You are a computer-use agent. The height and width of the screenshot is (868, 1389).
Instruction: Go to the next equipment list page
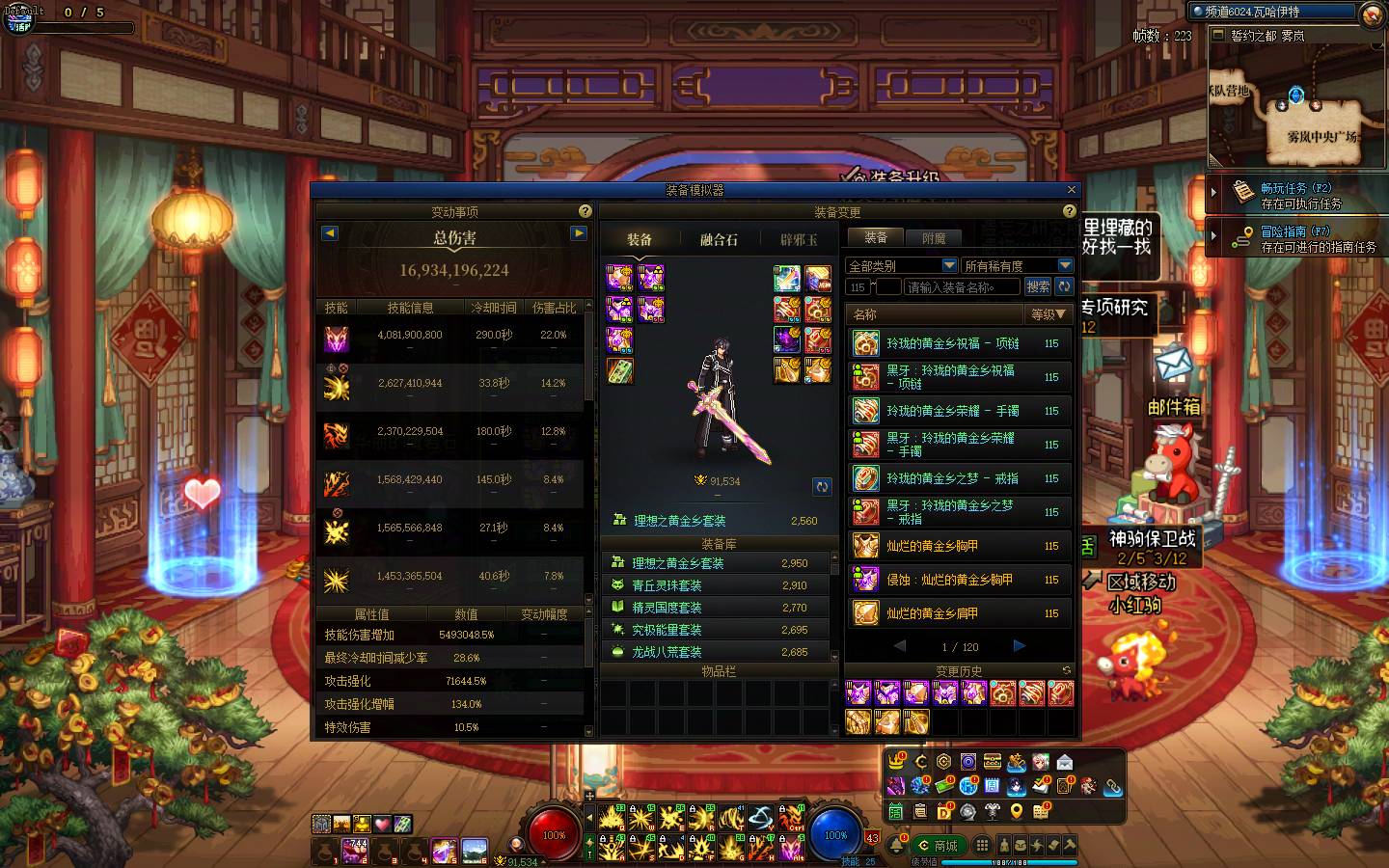tap(1020, 646)
